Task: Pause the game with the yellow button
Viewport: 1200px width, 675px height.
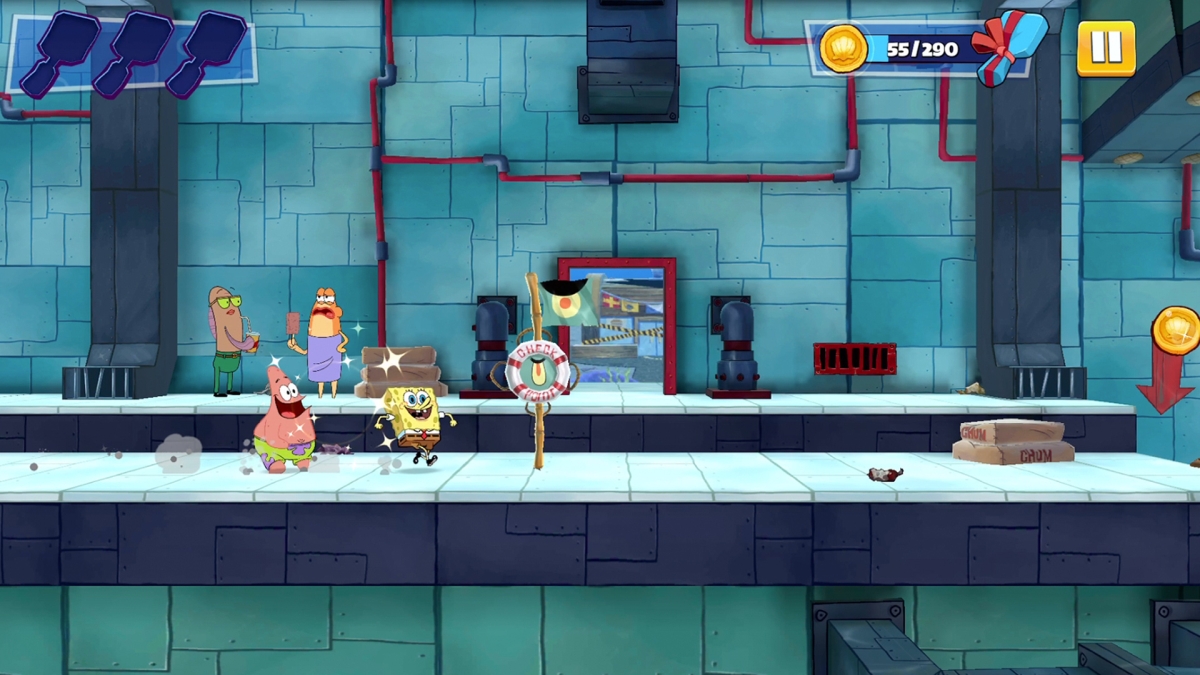Action: point(1106,47)
